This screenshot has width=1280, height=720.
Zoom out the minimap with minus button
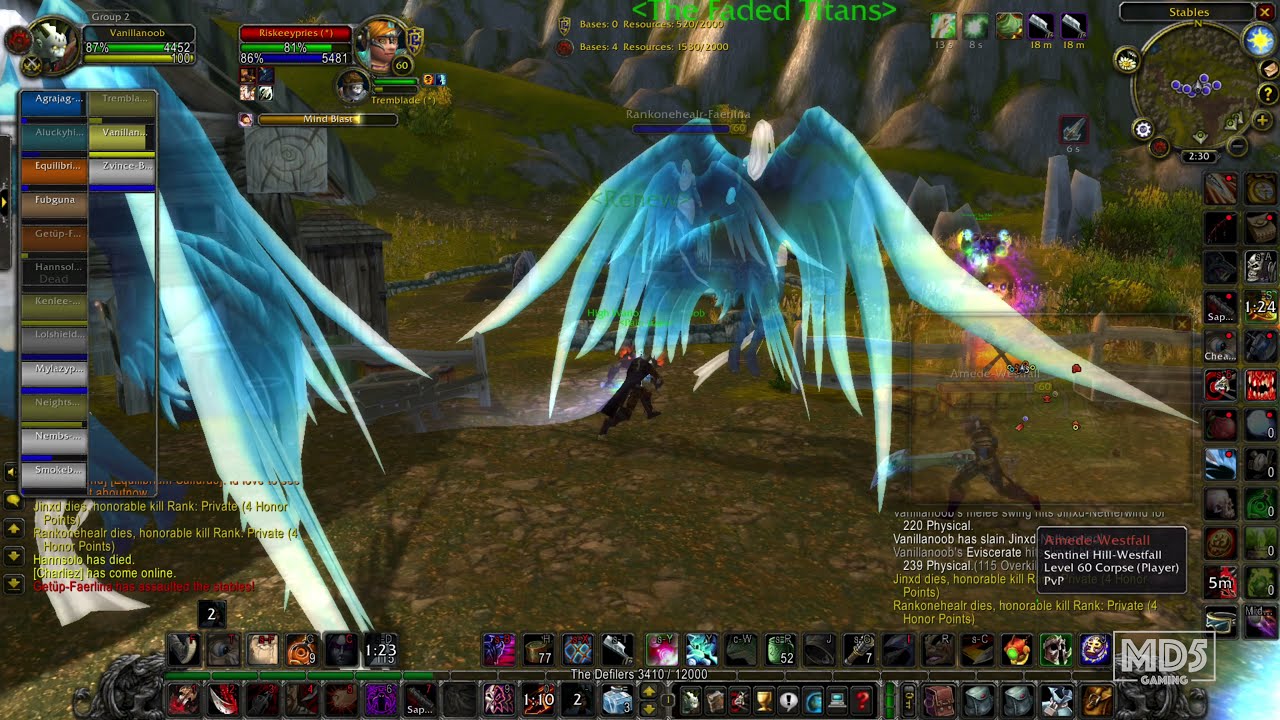pyautogui.click(x=1237, y=147)
